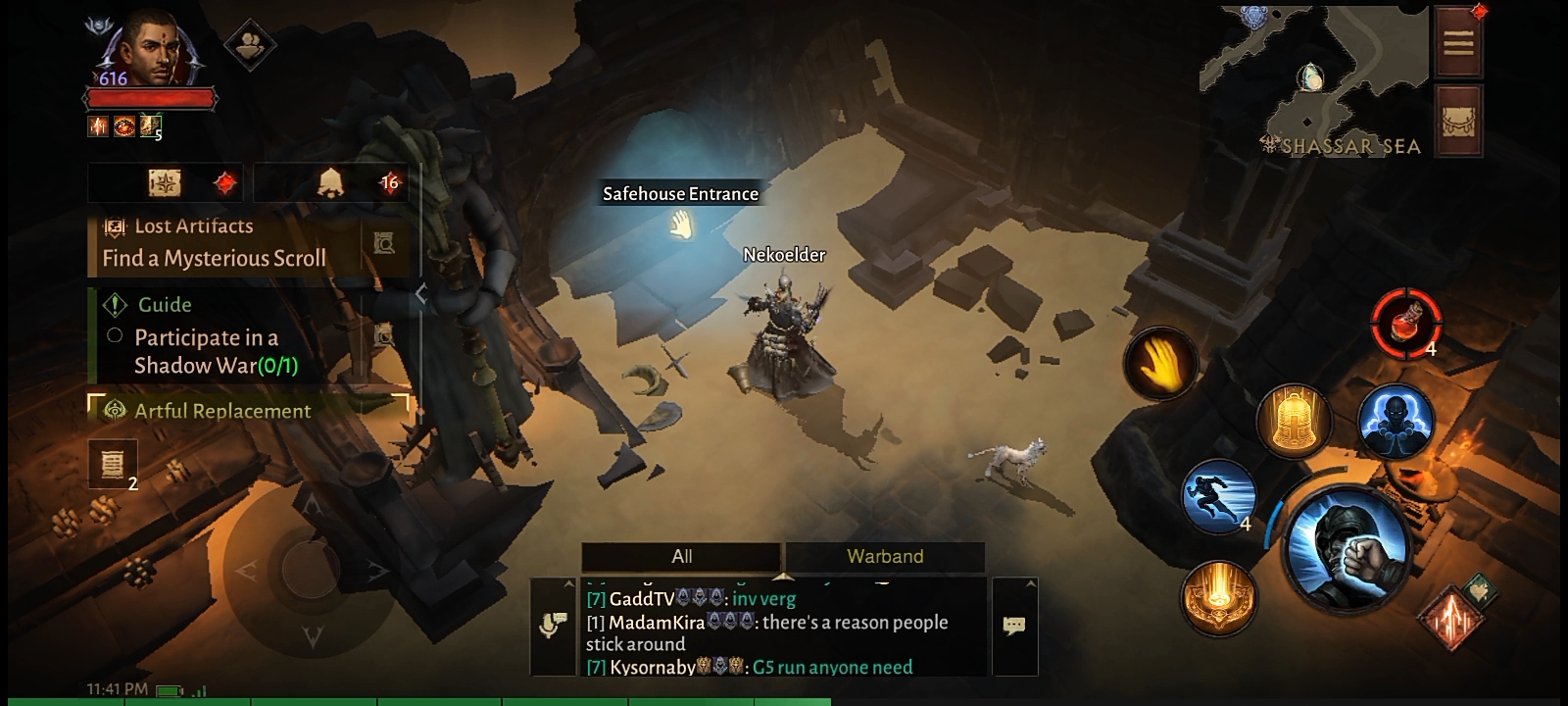This screenshot has height=706, width=1568.
Task: Collapse the quest tracker panel arrow
Action: tap(421, 294)
